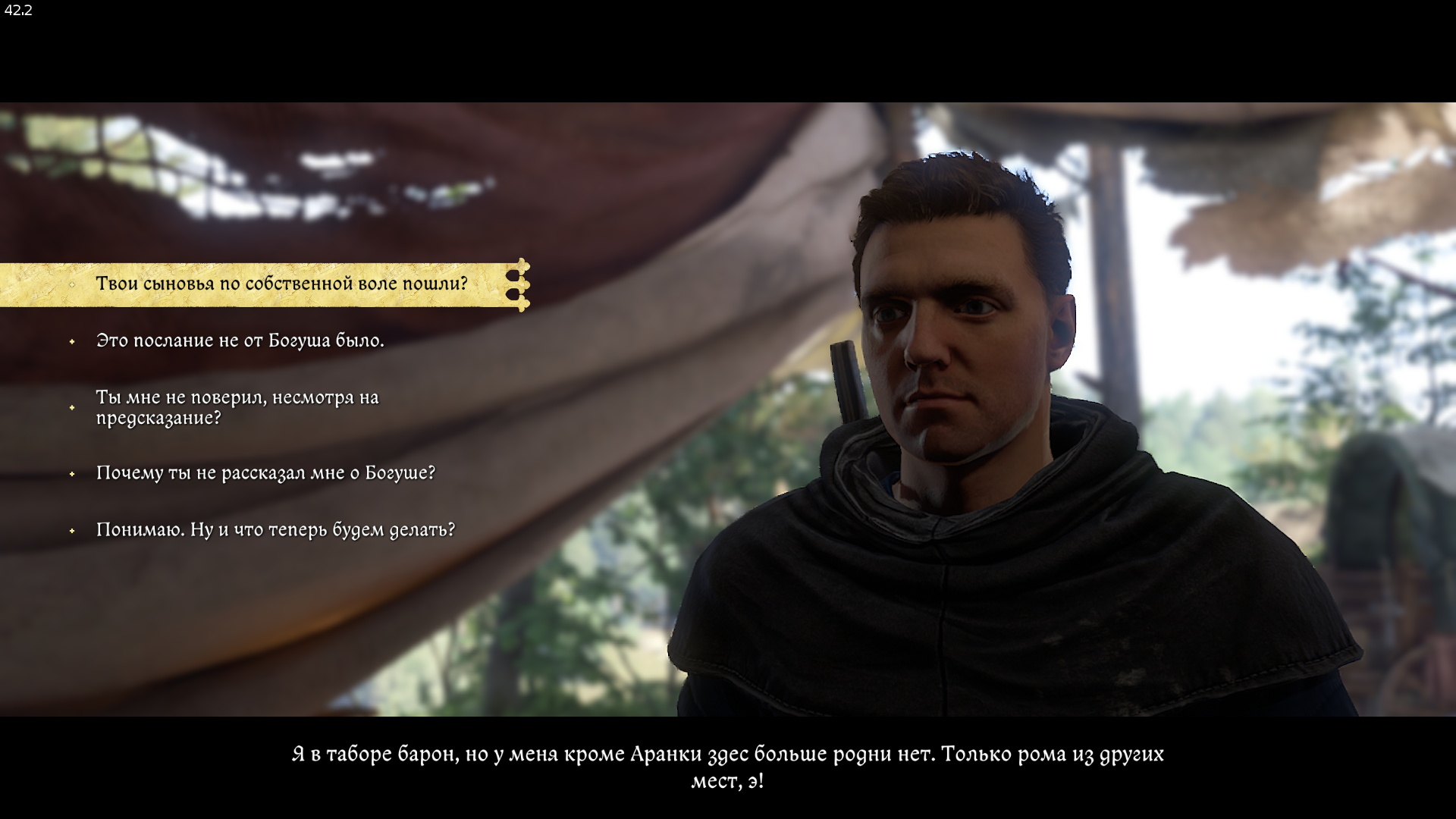Viewport: 1456px width, 819px height.
Task: Choose "Твои сыновья по собственной воле пошли?" reply
Action: pyautogui.click(x=281, y=284)
